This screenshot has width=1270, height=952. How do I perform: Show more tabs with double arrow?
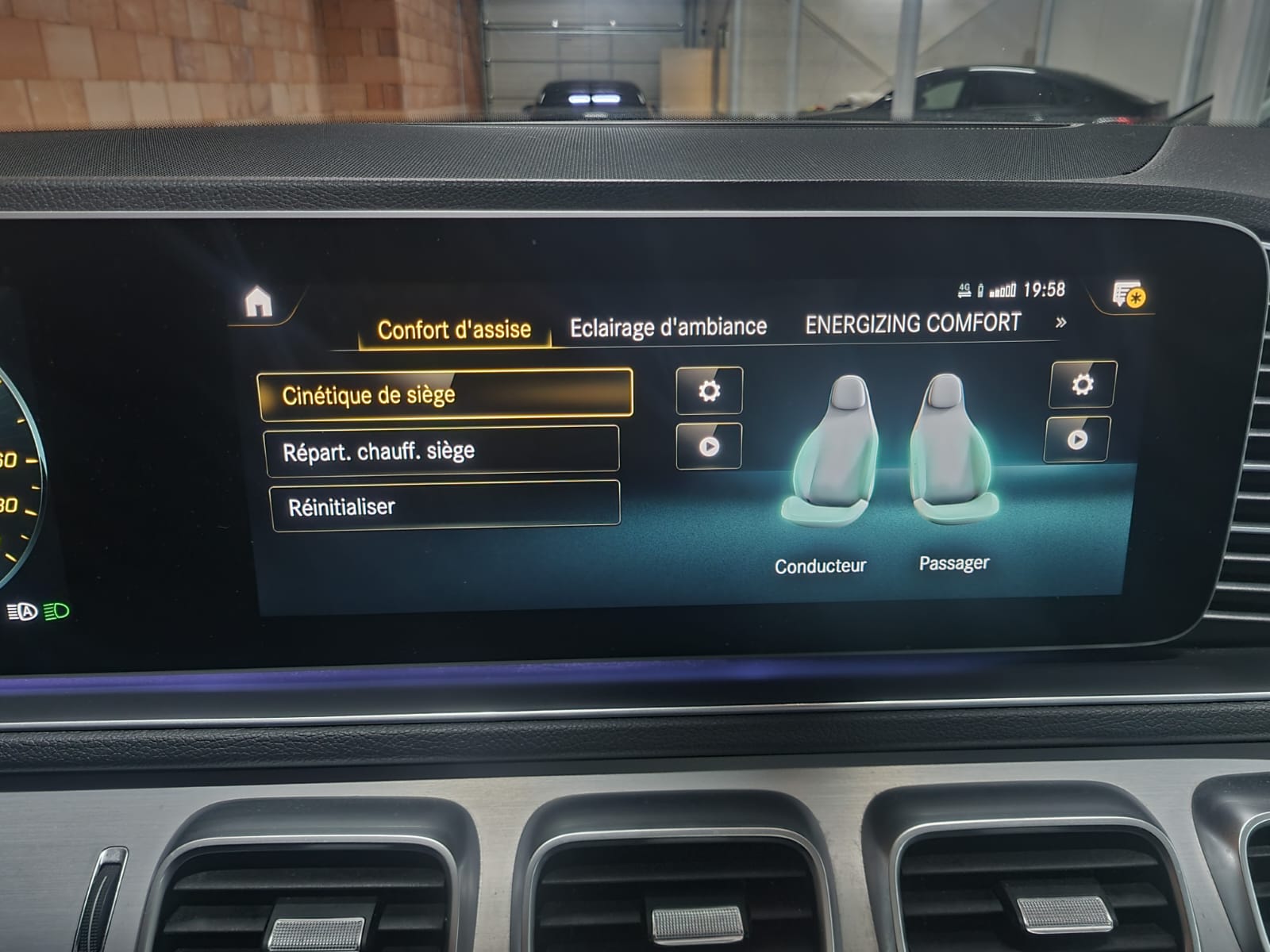coord(1060,322)
